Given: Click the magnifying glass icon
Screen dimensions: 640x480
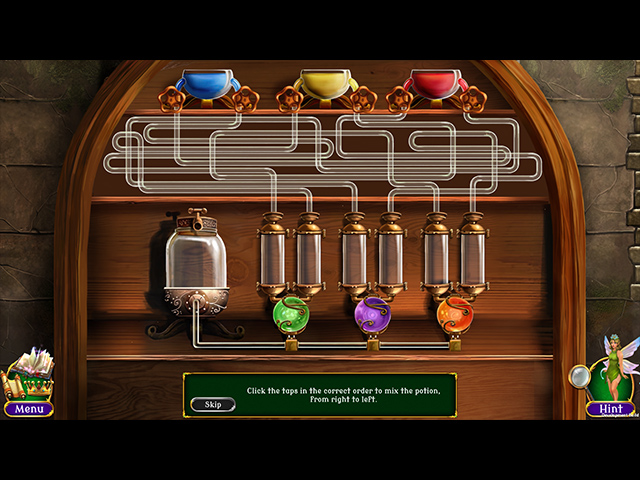Looking at the screenshot, I should pos(579,376).
